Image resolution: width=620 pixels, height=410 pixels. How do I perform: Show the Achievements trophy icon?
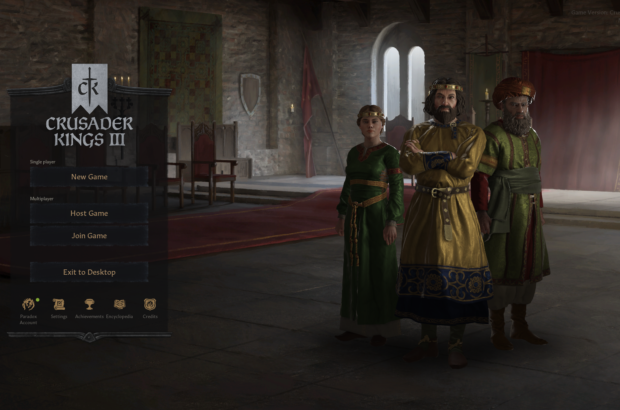click(x=89, y=305)
